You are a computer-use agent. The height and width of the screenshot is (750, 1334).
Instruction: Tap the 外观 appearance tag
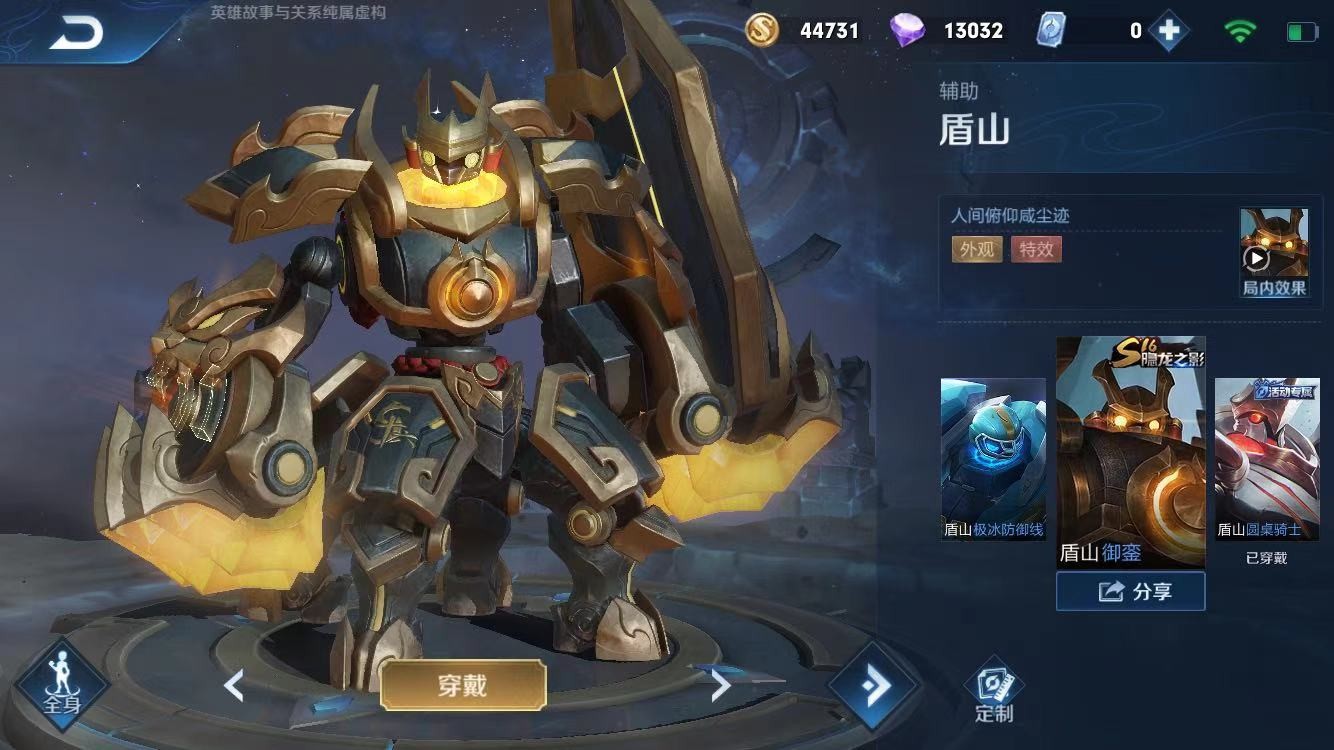coord(976,249)
